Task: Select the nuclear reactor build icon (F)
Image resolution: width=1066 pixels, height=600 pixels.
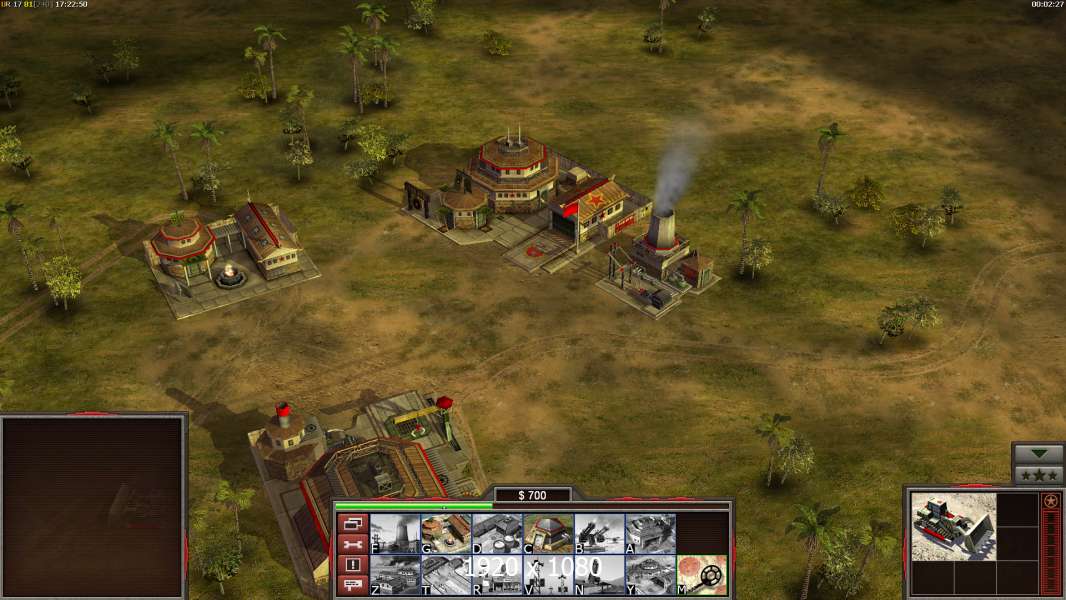Action: 395,534
